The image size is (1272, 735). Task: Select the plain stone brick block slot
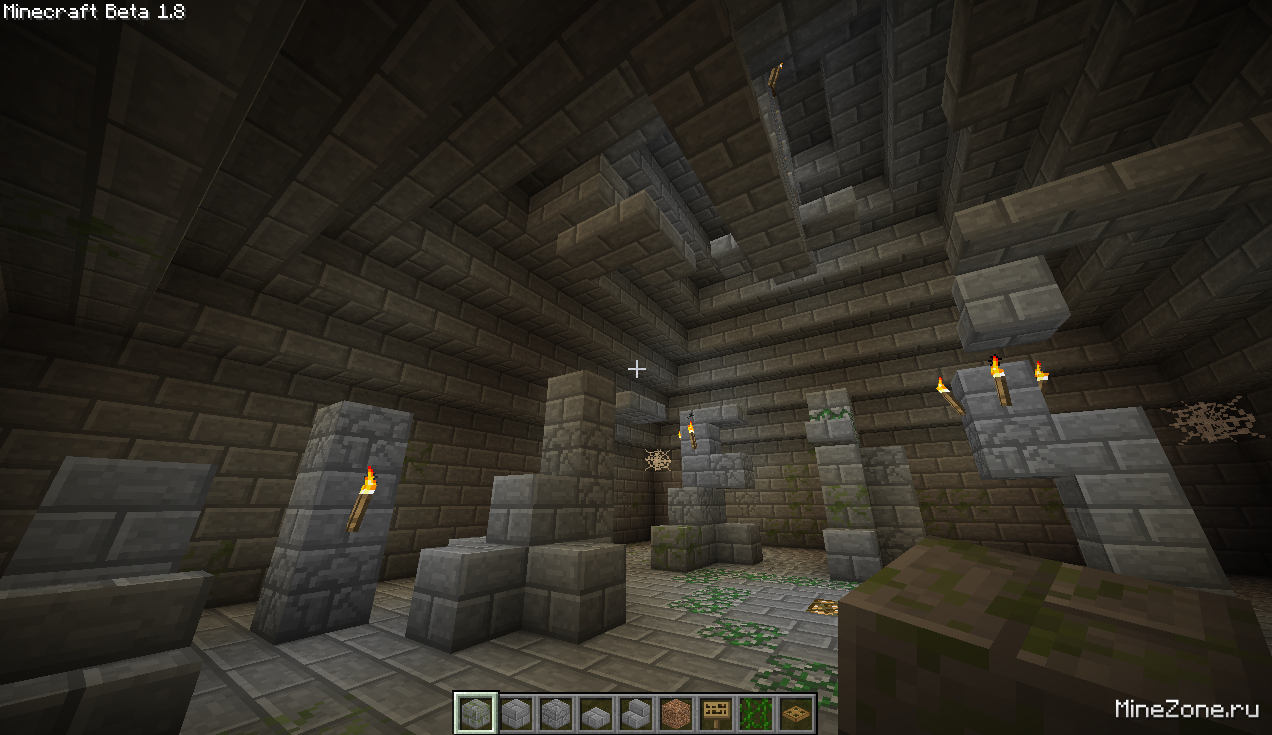(515, 713)
